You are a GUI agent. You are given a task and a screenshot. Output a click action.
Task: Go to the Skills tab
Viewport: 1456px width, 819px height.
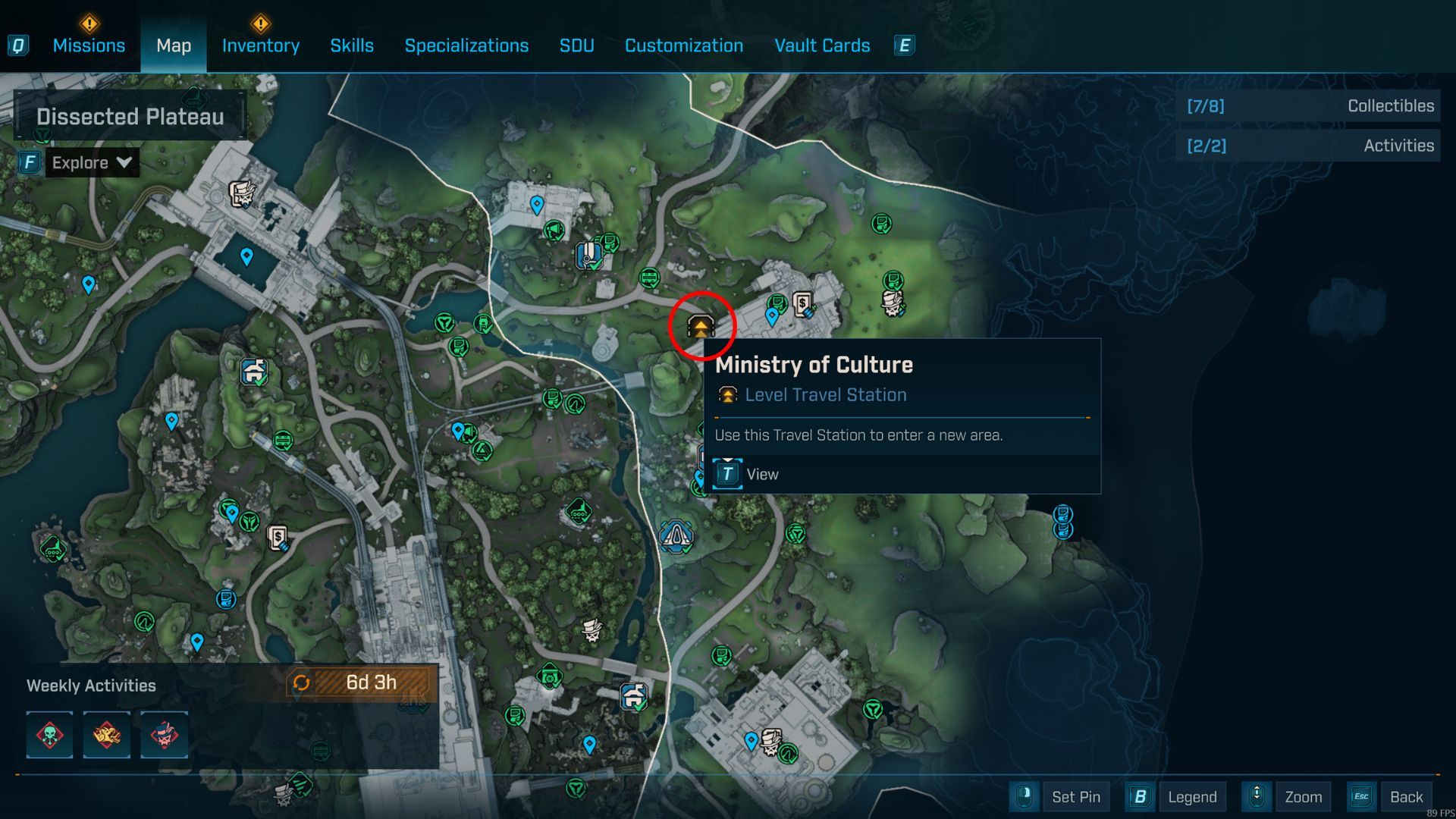(352, 45)
